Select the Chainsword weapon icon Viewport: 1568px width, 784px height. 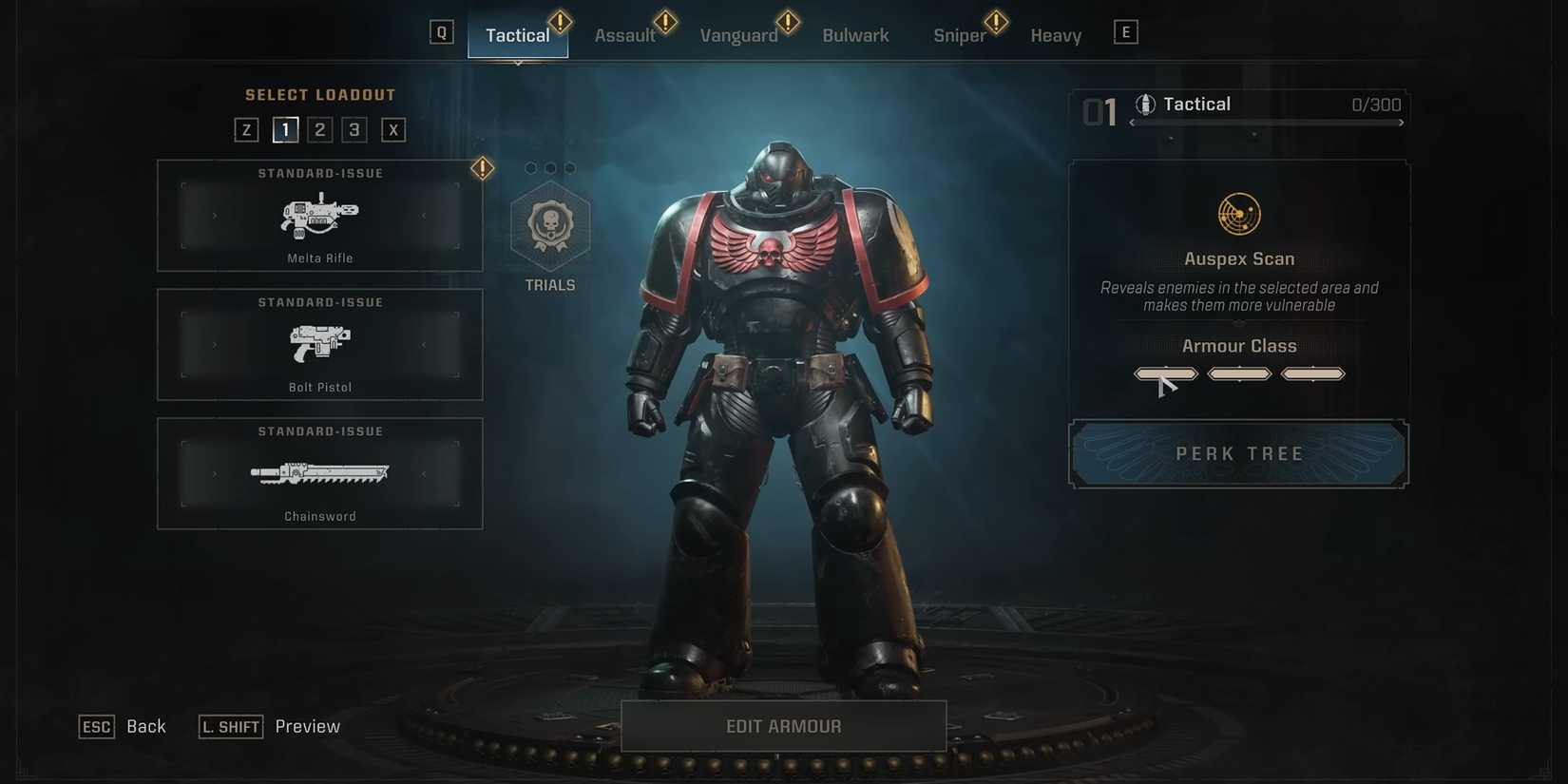pyautogui.click(x=319, y=472)
